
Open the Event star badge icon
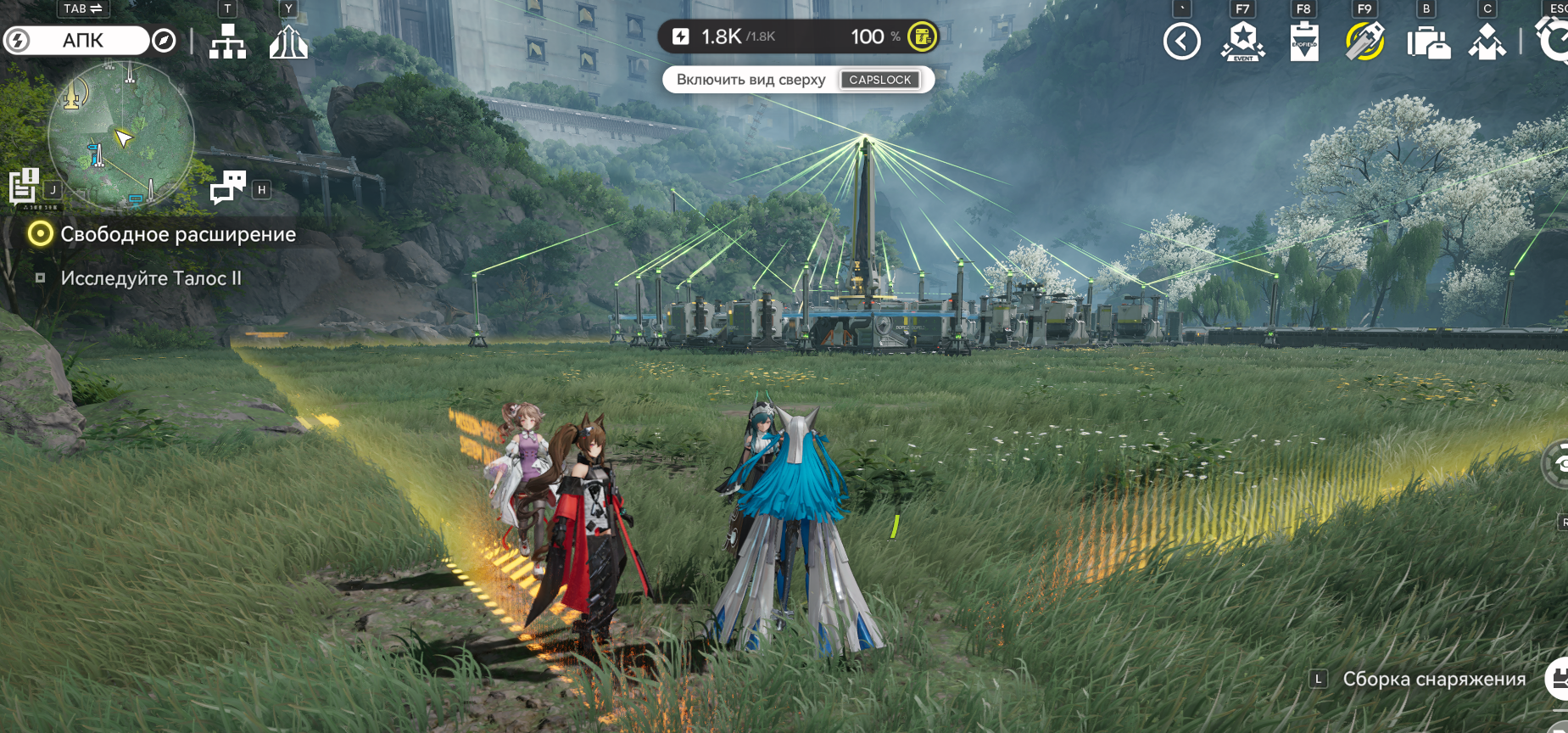coord(1242,42)
